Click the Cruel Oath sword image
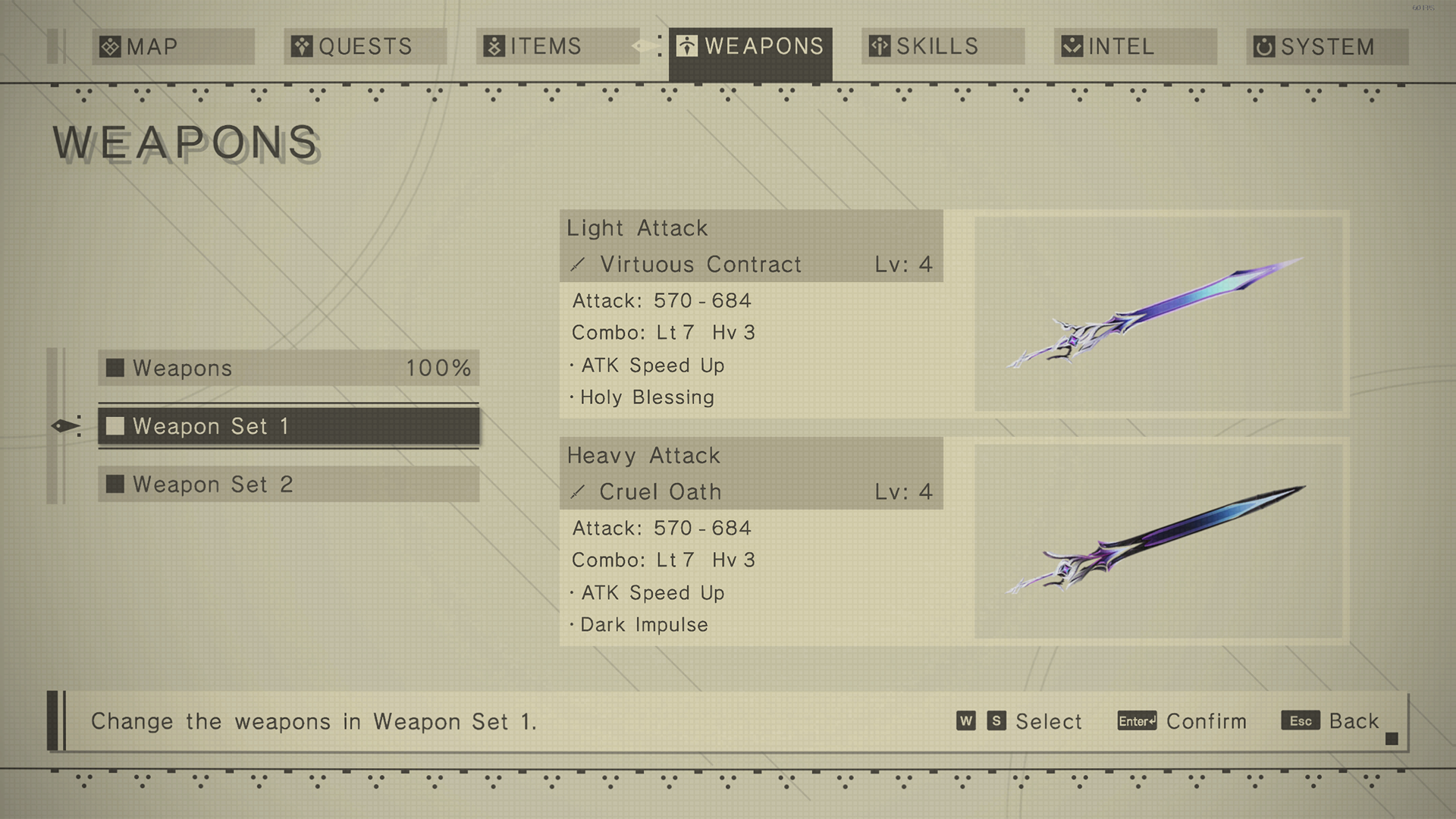Image resolution: width=1456 pixels, height=819 pixels. pyautogui.click(x=1158, y=541)
